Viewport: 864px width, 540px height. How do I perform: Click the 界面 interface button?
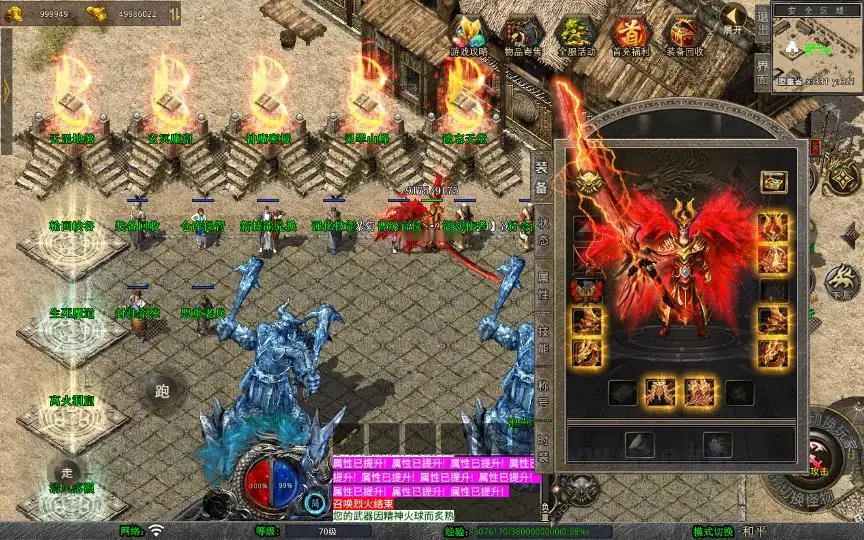(762, 72)
